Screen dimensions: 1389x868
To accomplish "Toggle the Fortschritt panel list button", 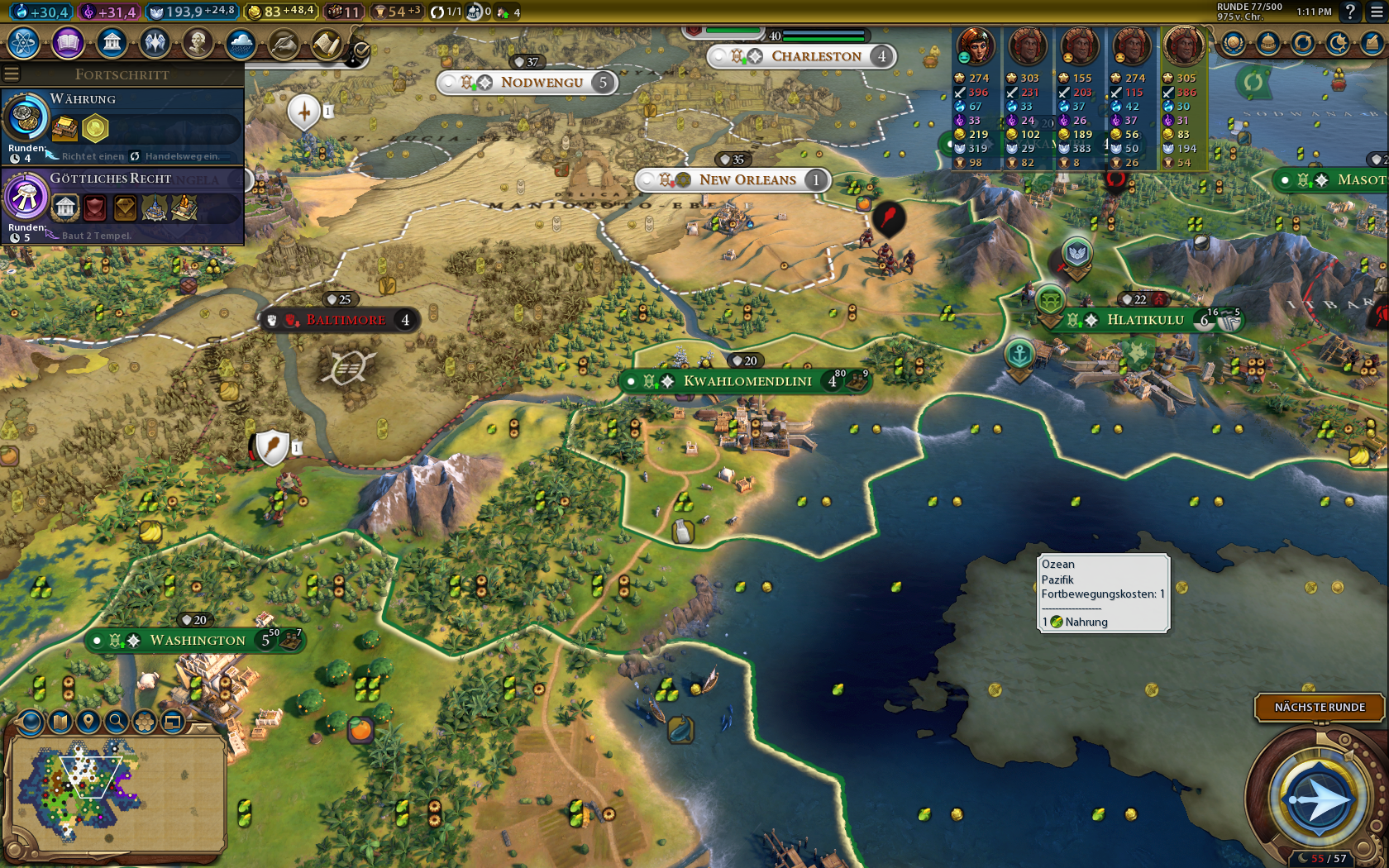I will [x=12, y=74].
